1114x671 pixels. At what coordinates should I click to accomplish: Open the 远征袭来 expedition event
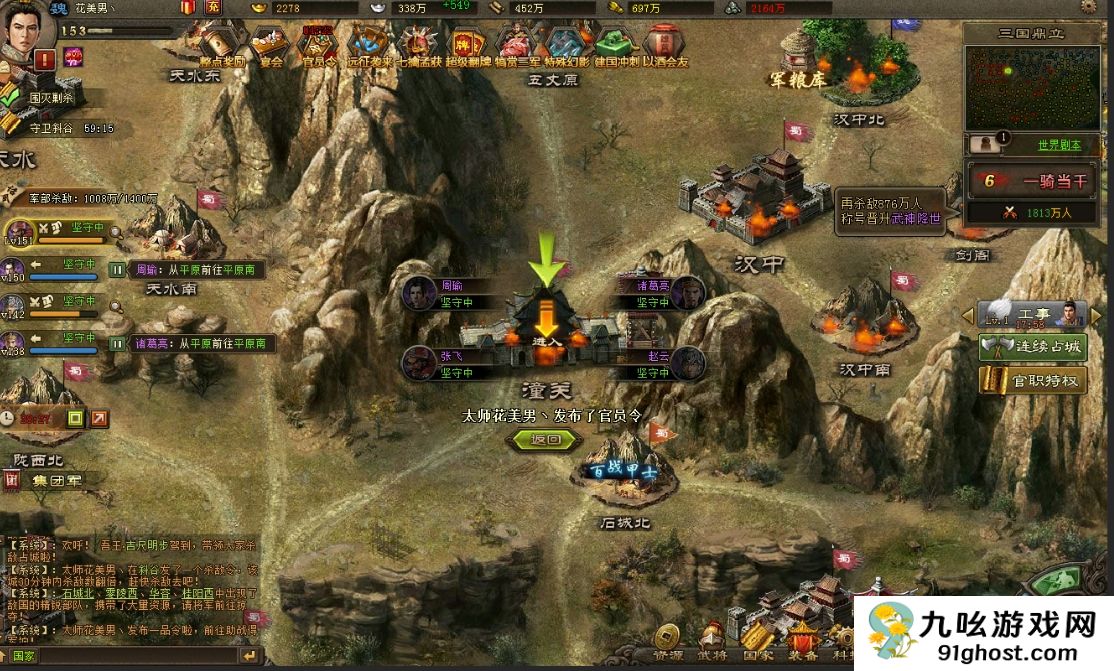point(369,44)
